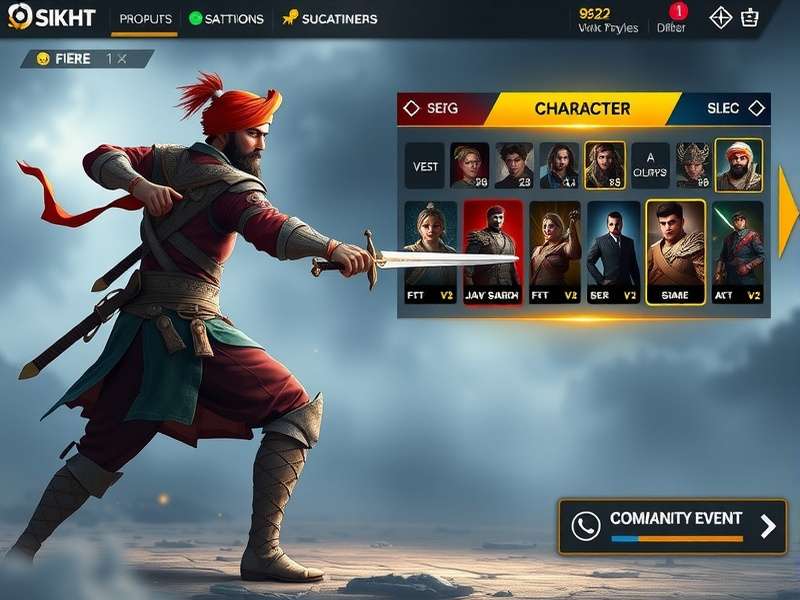Image resolution: width=800 pixels, height=600 pixels.
Task: Switch to the SEIG panel tab
Action: [432, 108]
